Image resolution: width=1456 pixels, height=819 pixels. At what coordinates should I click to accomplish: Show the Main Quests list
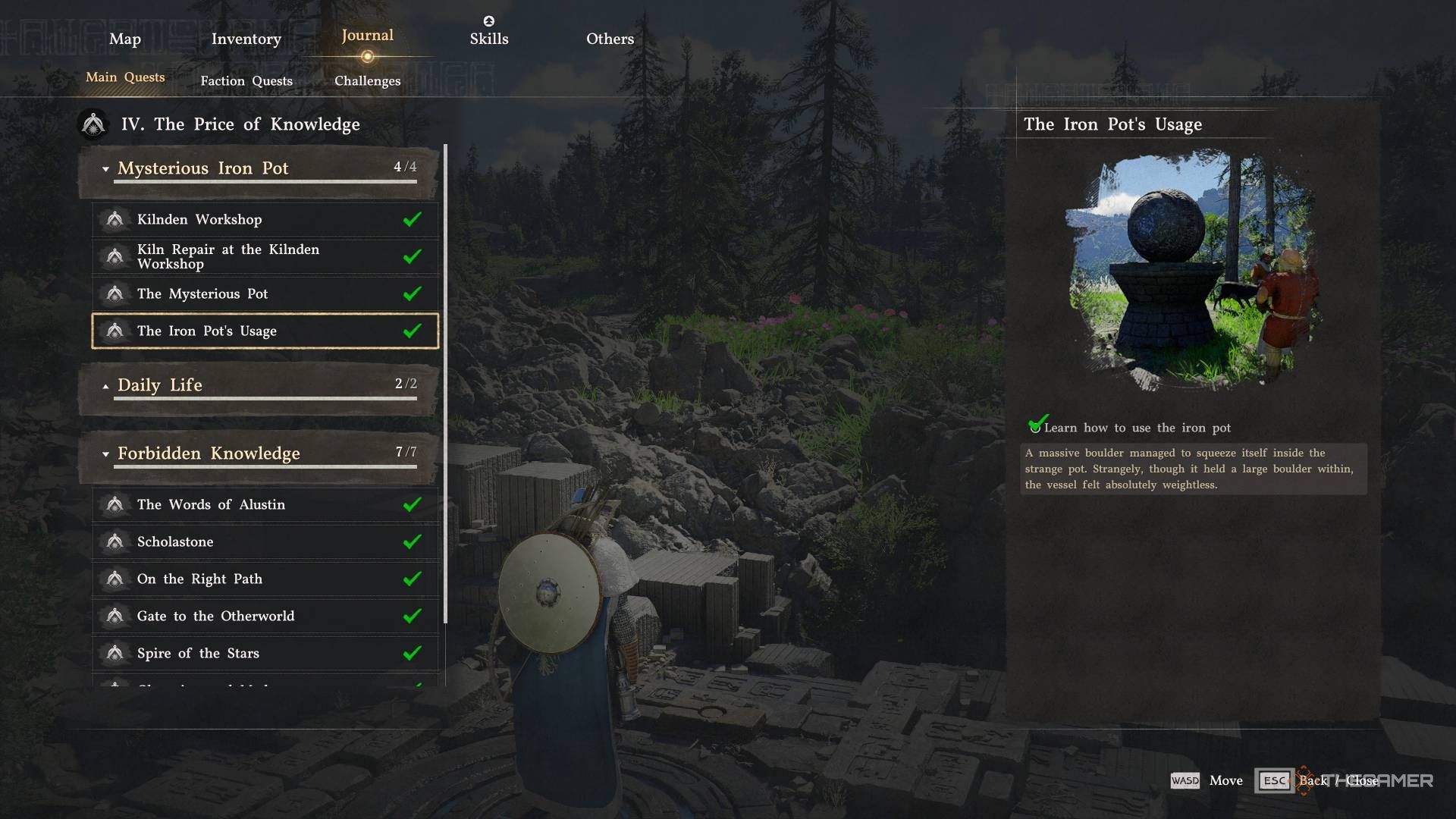coord(125,77)
